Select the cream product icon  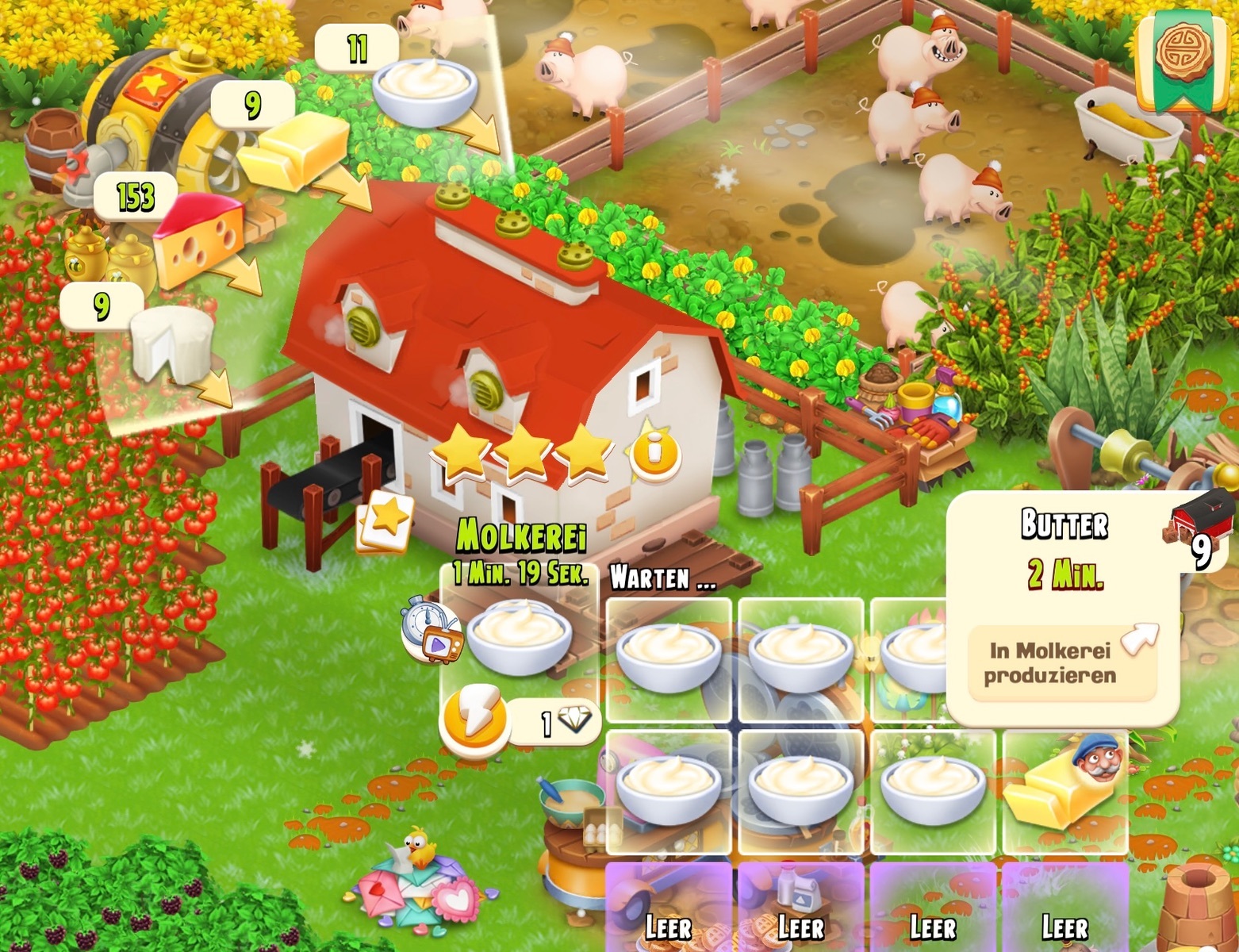coord(424,88)
